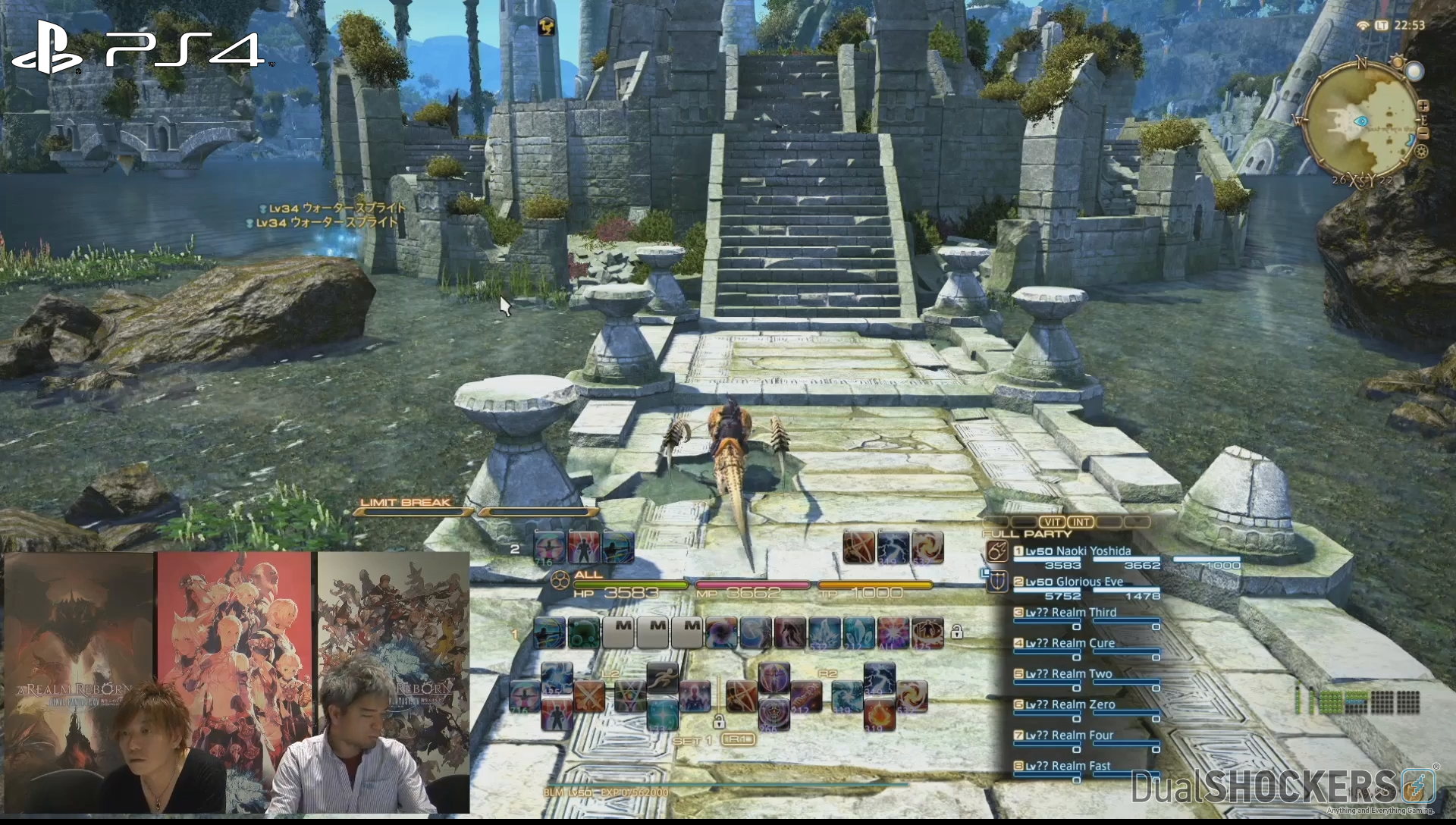Zoom in the minimap with plus button

click(x=1423, y=106)
